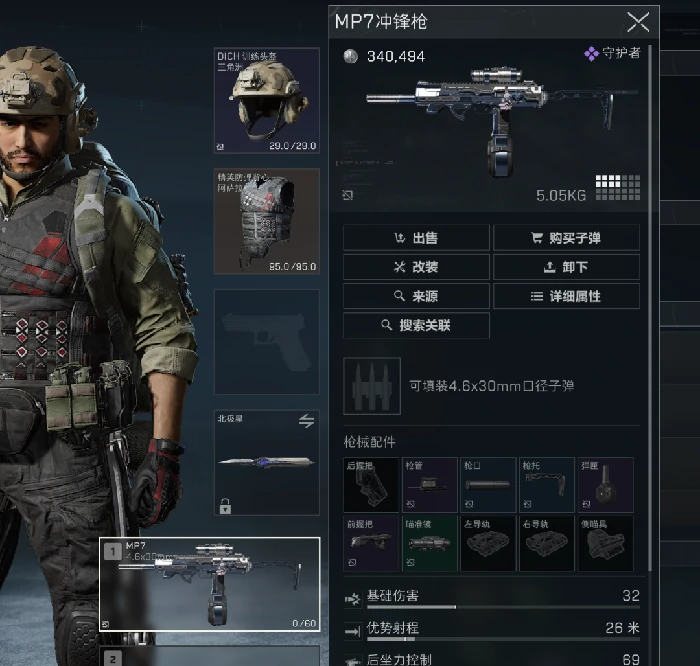Select the 前握把 foregrip slot
The height and width of the screenshot is (666, 700).
point(371,544)
